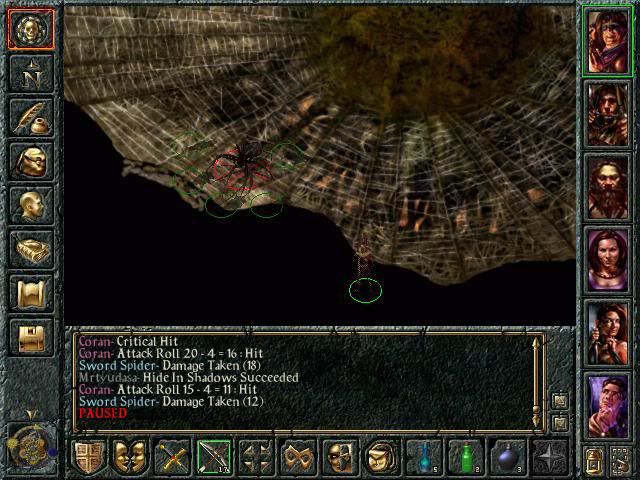This screenshot has width=640, height=480.
Task: Click the skull return-to-game button
Action: click(x=30, y=30)
